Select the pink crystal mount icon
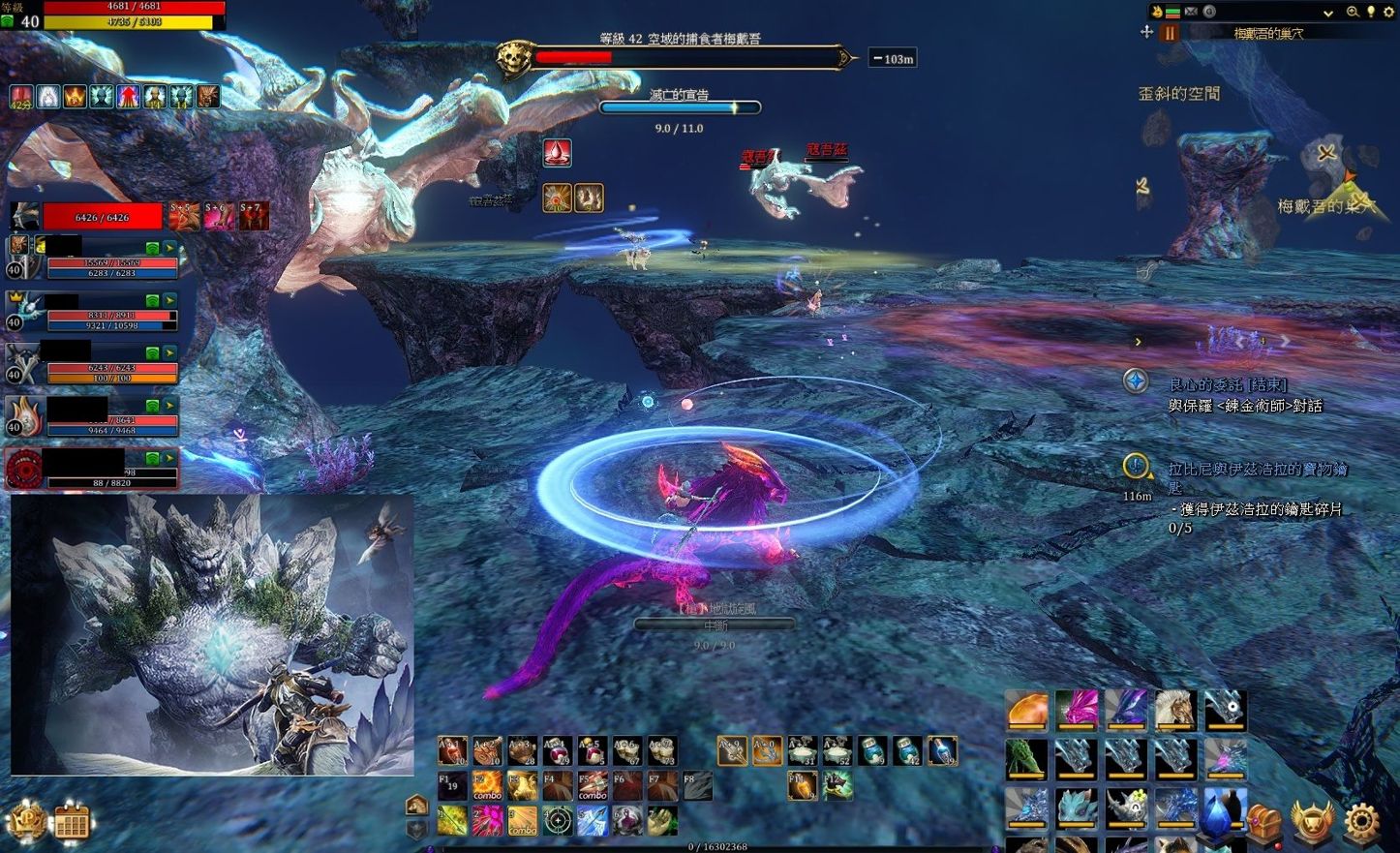Screen dimensions: 1400x853 [1076, 710]
